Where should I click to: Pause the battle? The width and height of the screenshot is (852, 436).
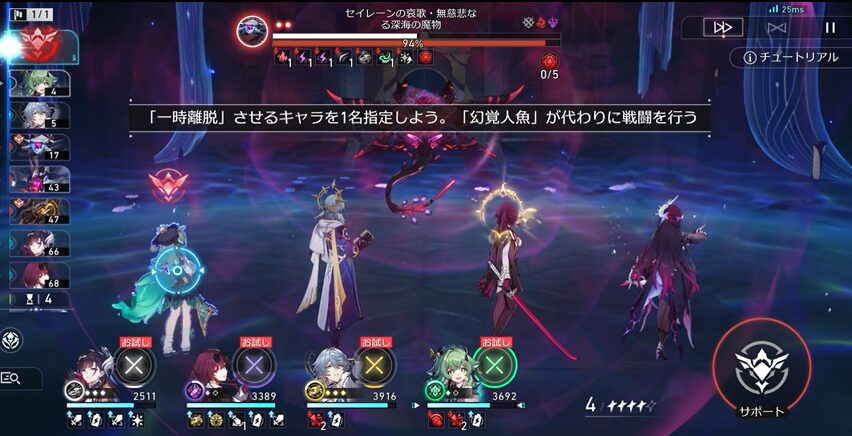[829, 28]
